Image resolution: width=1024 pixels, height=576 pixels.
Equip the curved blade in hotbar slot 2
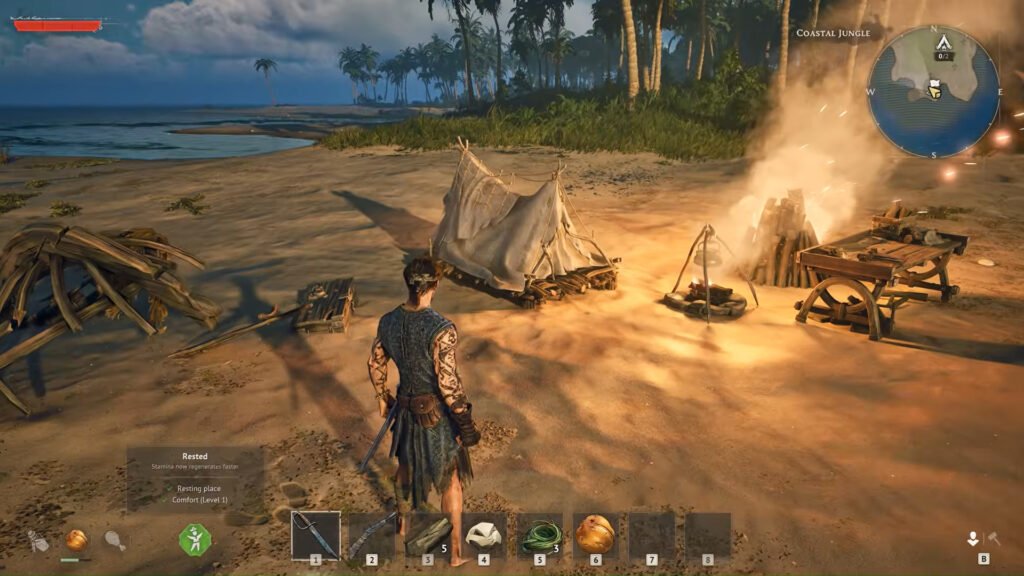click(x=372, y=536)
